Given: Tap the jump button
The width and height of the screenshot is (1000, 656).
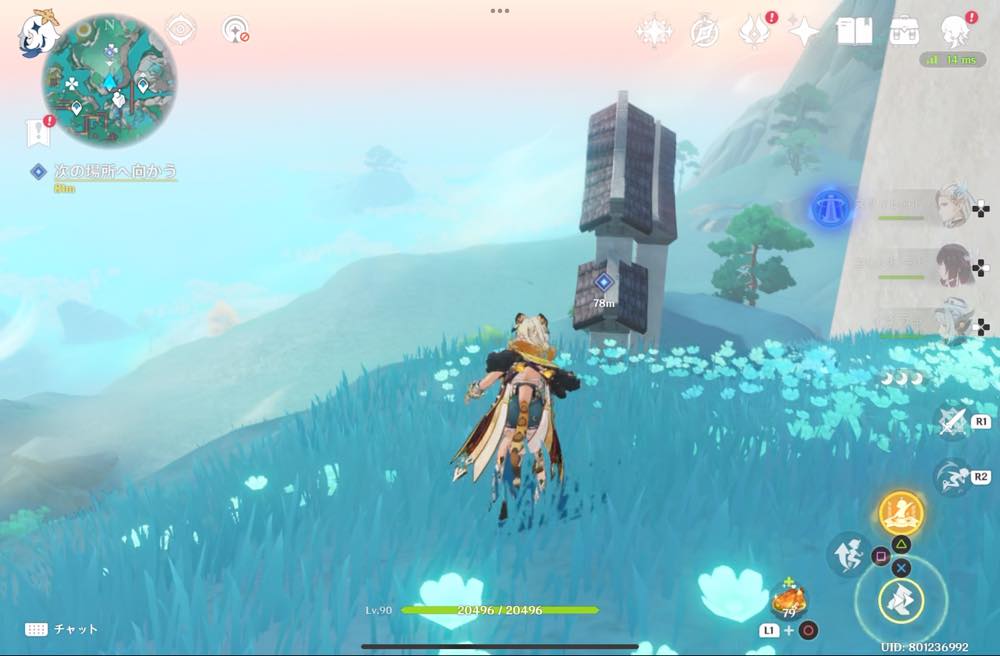Looking at the screenshot, I should pos(847,555).
